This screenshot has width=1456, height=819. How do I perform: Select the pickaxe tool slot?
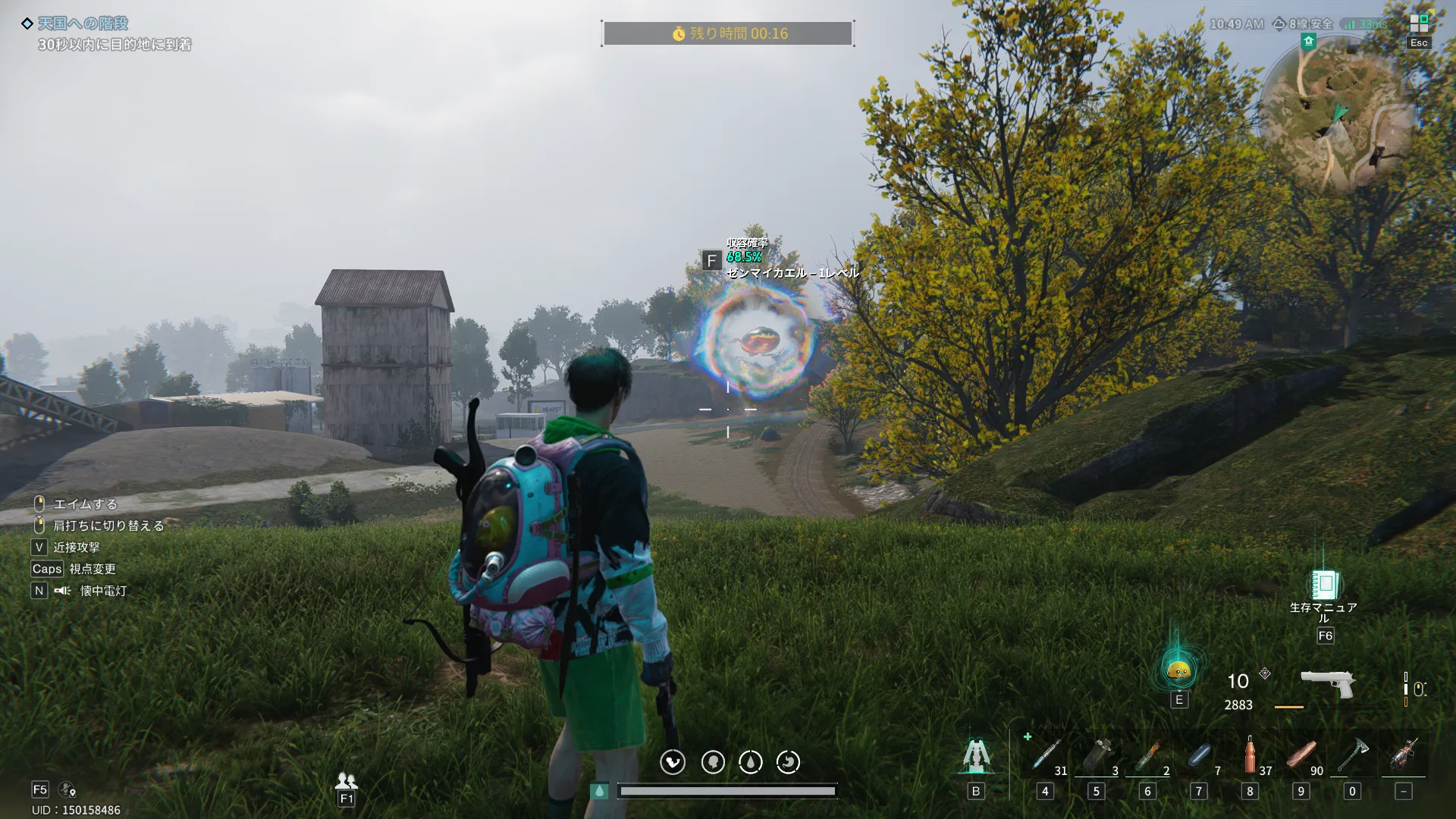tap(1352, 756)
